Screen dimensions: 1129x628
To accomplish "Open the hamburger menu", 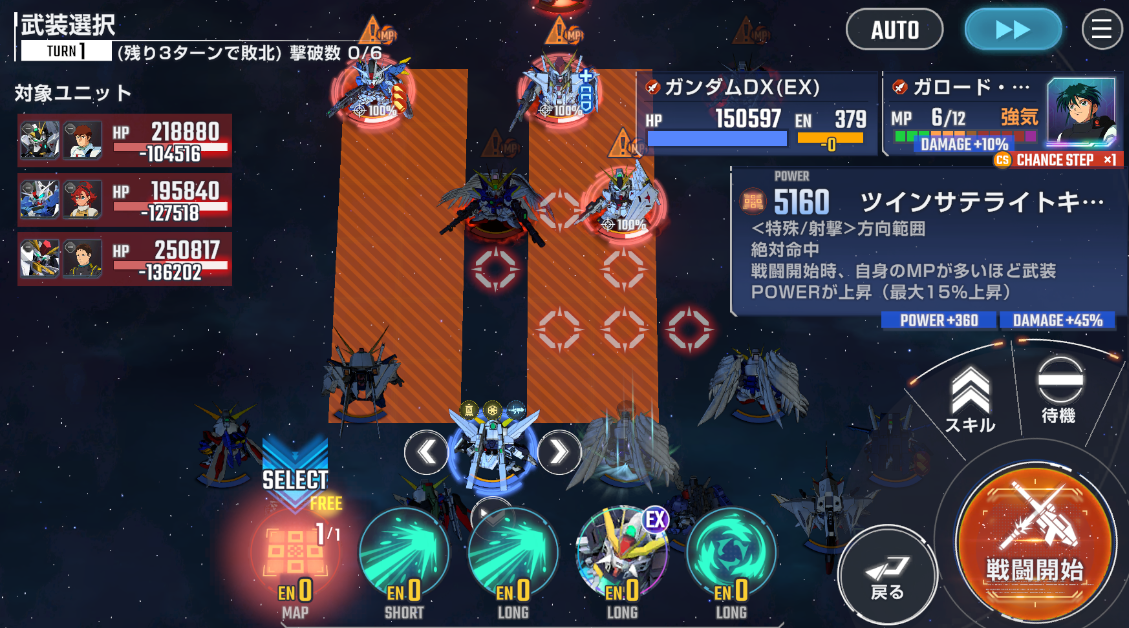I will 1102,30.
